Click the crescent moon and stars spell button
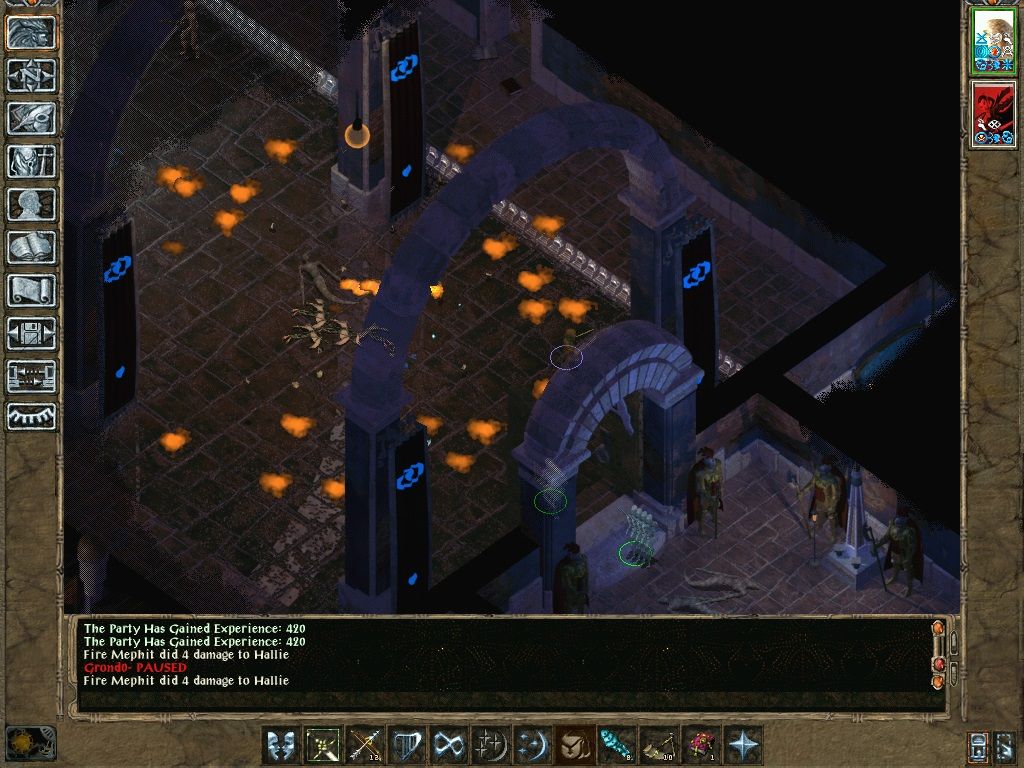1024x768 pixels. (532, 745)
